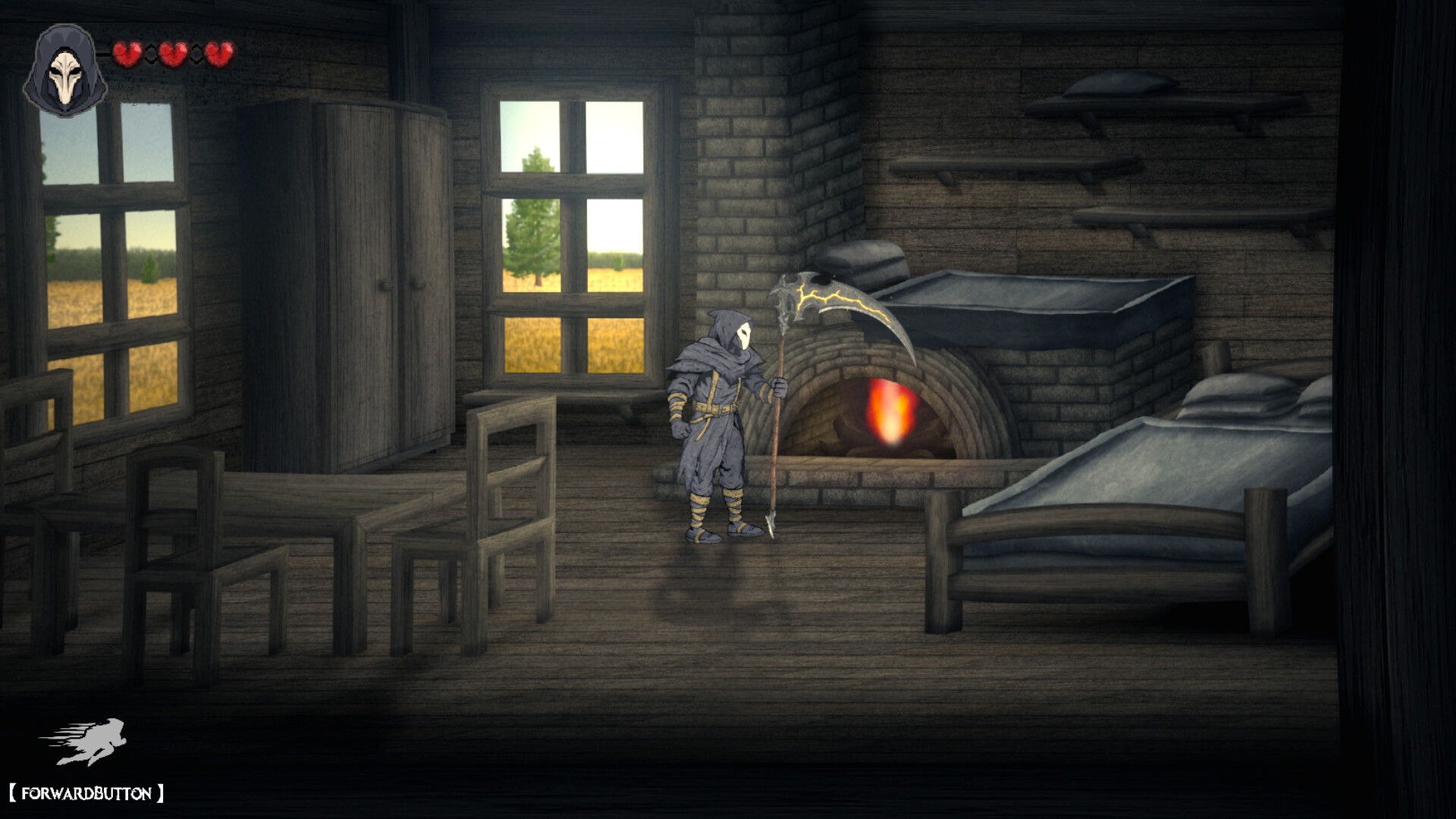Click the middle heart of the health meter

tap(172, 54)
